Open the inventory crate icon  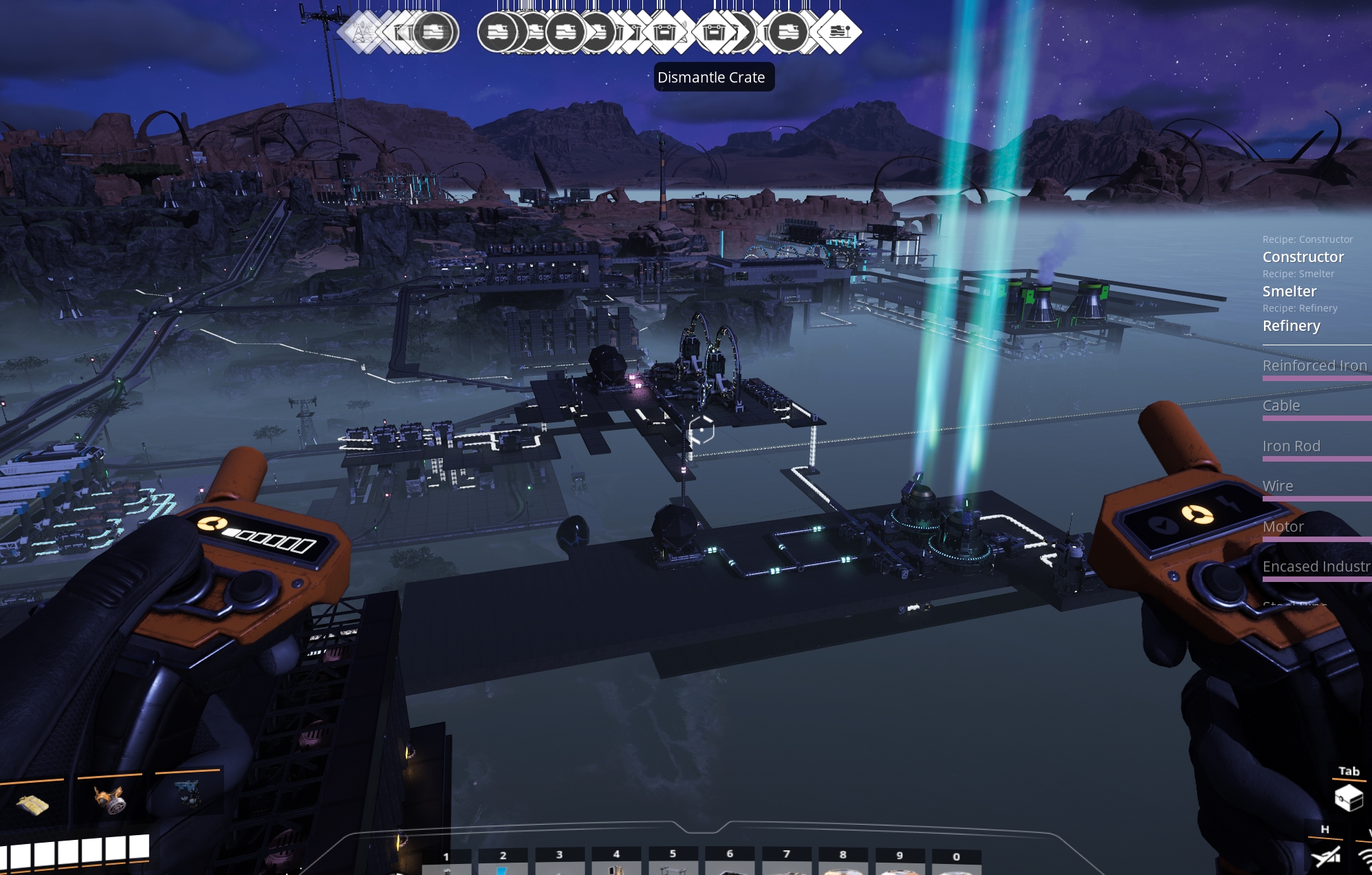pyautogui.click(x=1348, y=798)
